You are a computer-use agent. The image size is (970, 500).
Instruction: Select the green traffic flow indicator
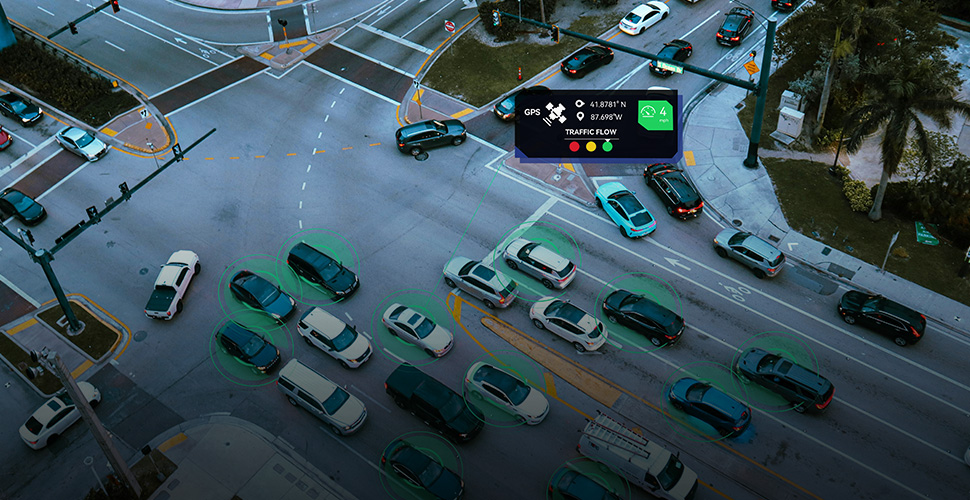coord(607,146)
